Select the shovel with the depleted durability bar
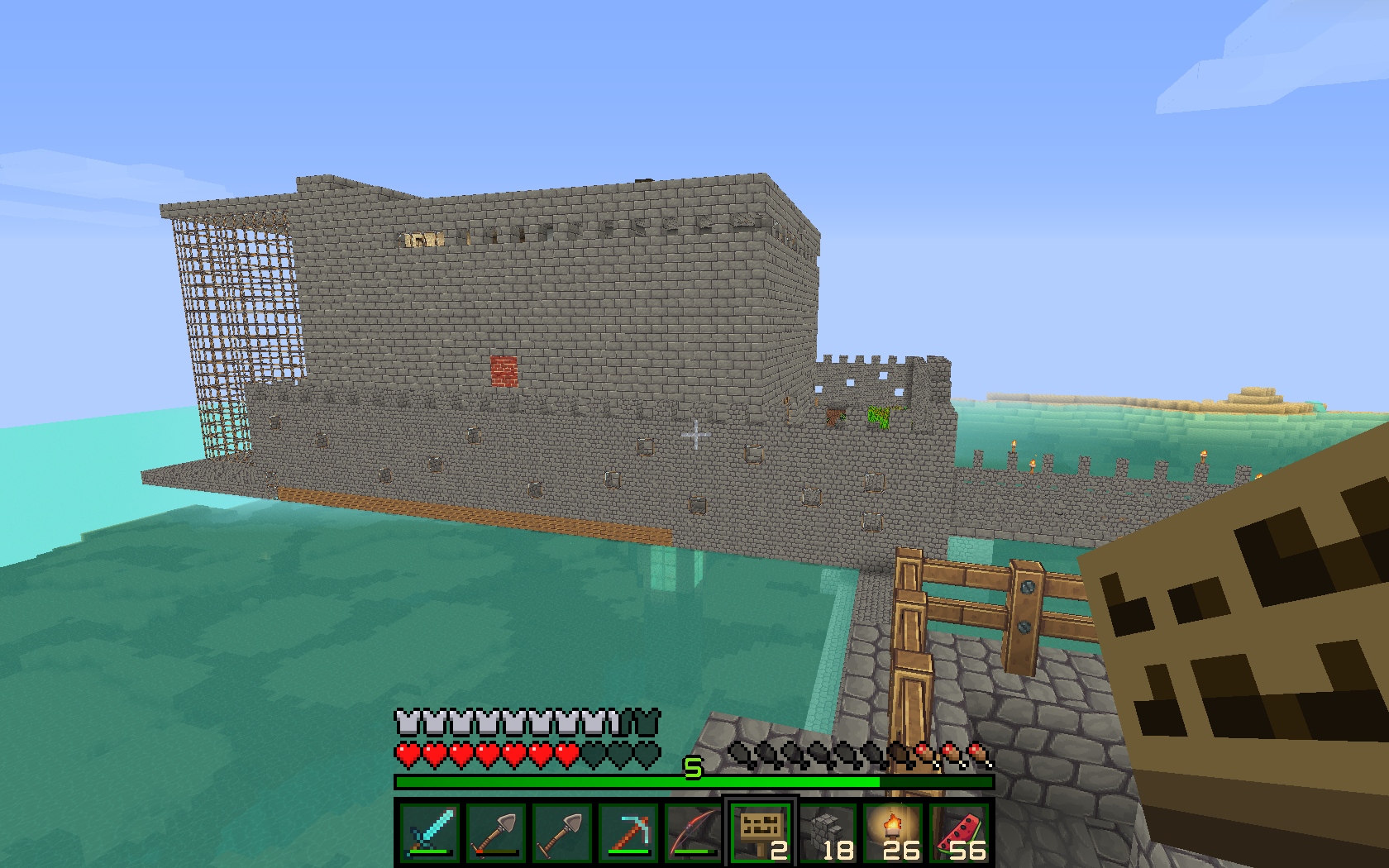The width and height of the screenshot is (1389, 868). (496, 832)
